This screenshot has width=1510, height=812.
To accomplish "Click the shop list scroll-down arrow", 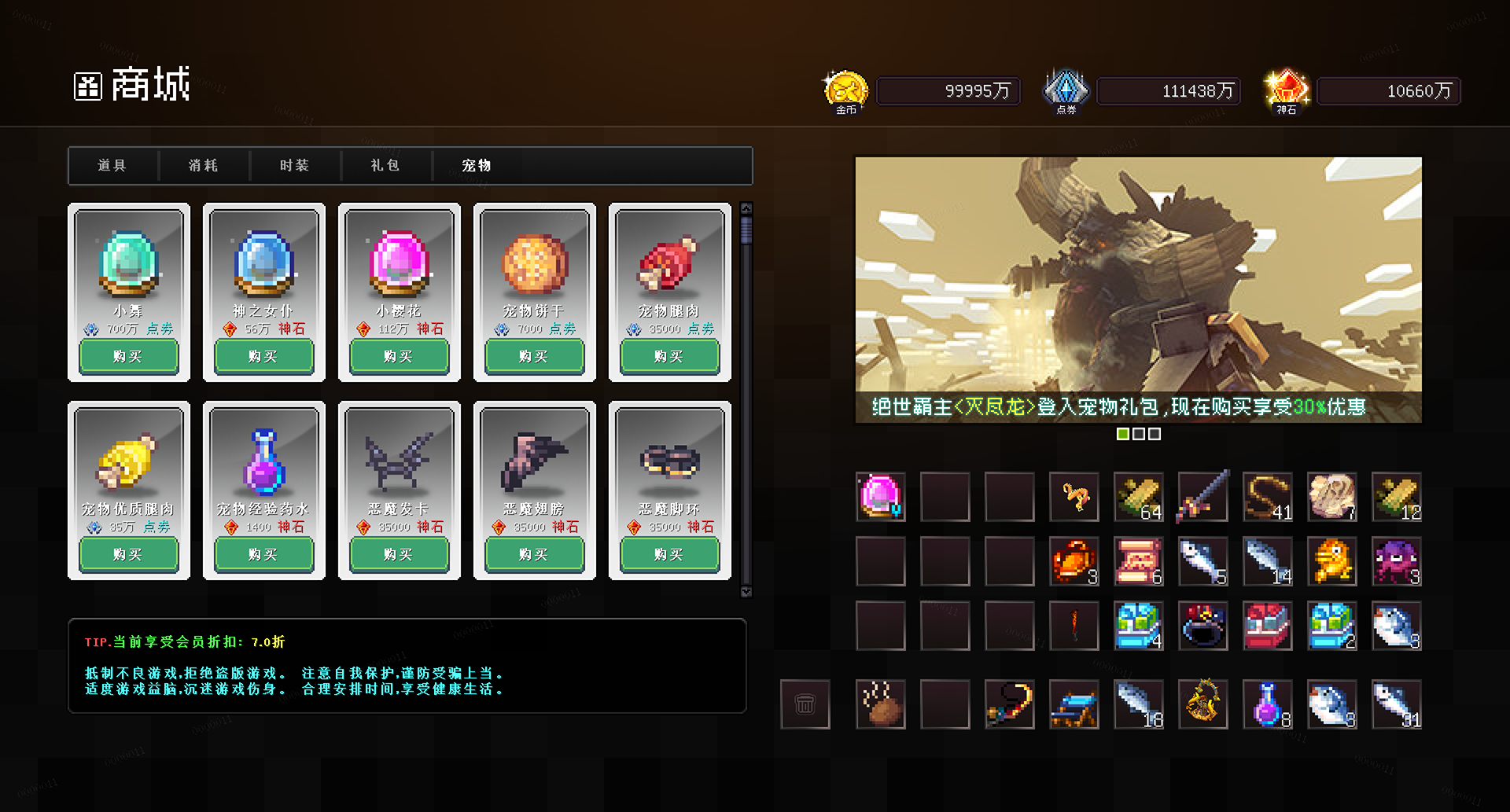I will click(746, 592).
